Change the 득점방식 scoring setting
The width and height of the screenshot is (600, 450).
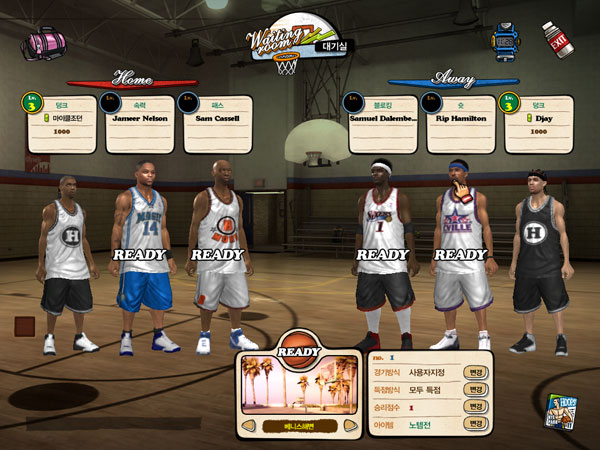click(476, 389)
